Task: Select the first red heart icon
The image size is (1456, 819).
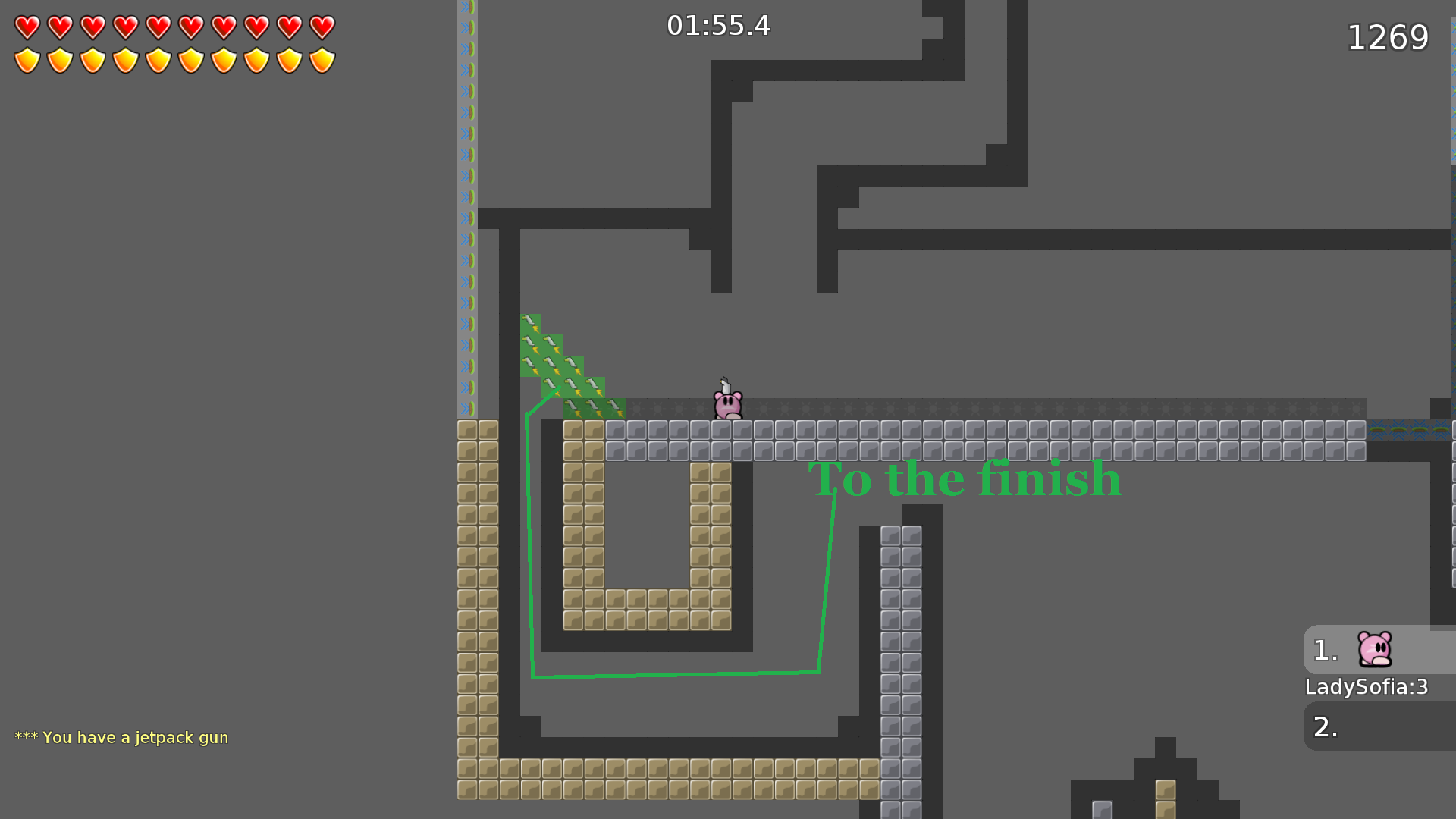Action: point(27,29)
